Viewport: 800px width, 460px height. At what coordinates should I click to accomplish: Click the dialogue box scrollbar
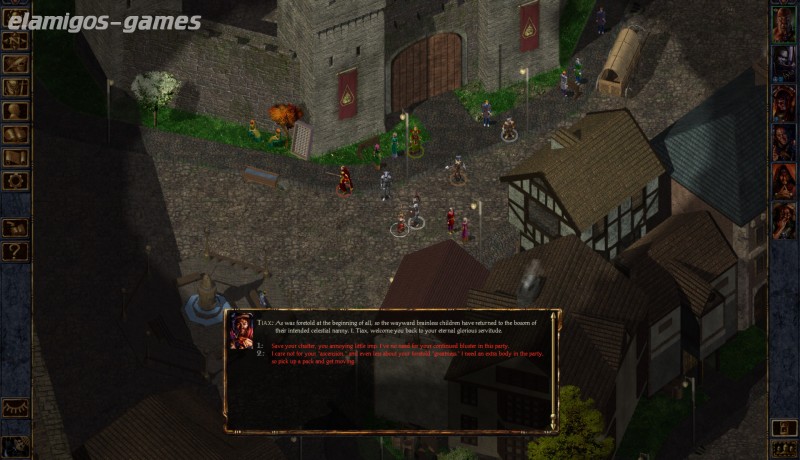[554, 370]
